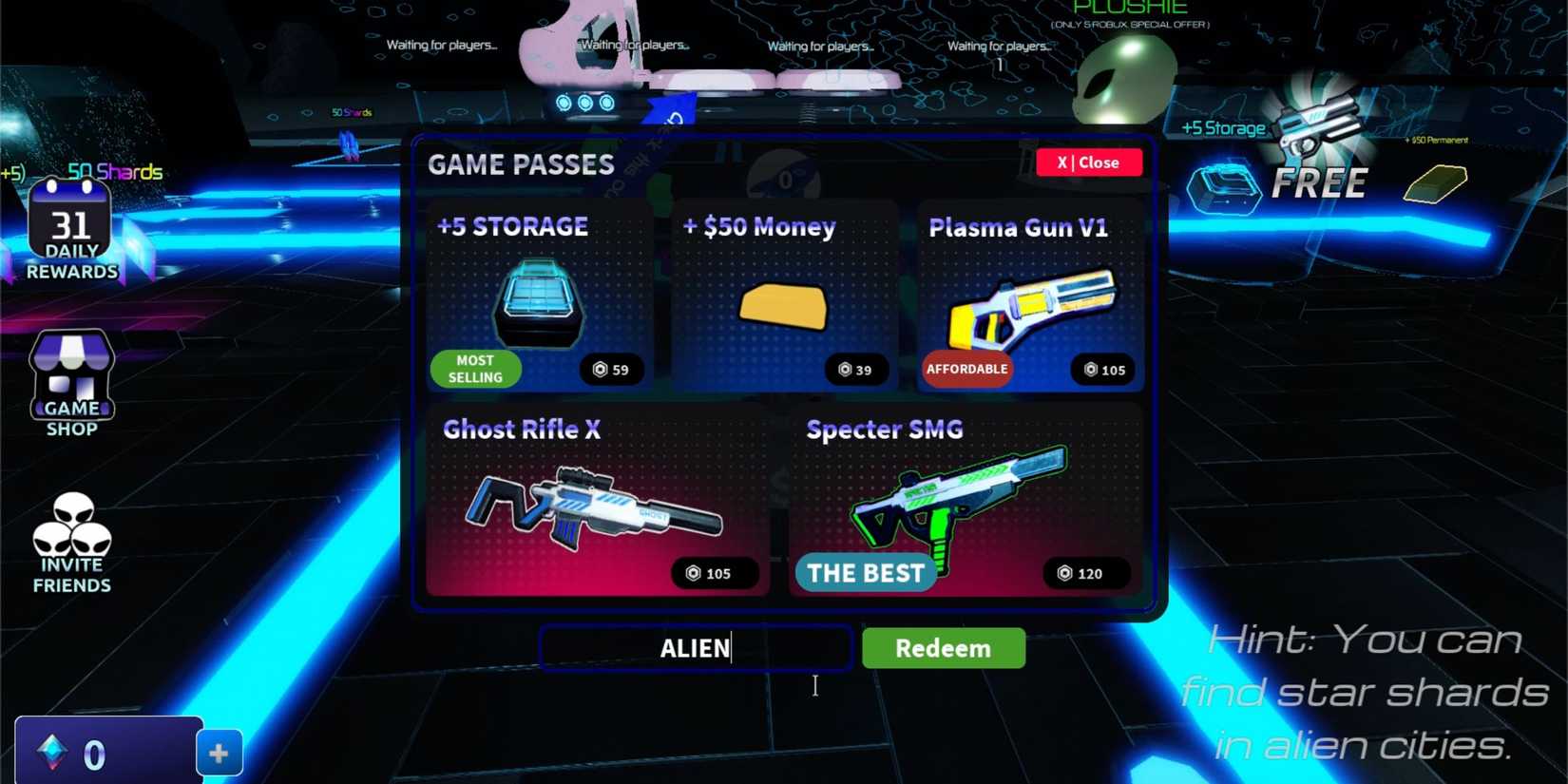This screenshot has height=784, width=1568.
Task: Close the Game Passes window
Action: (1089, 163)
